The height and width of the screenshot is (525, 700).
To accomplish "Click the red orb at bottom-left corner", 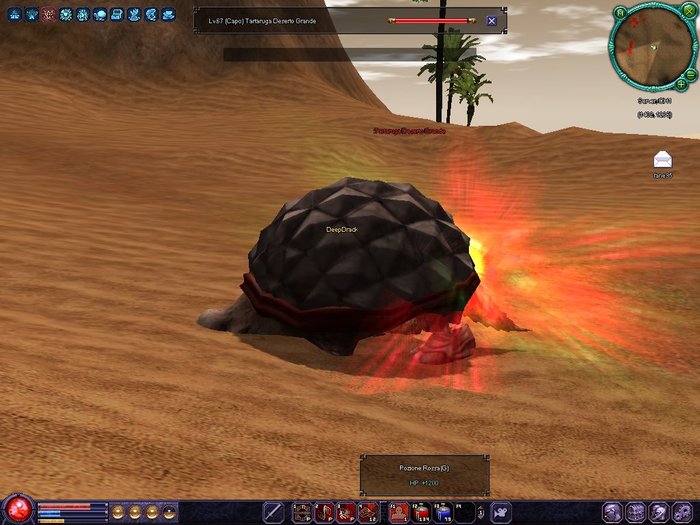I will [x=18, y=508].
